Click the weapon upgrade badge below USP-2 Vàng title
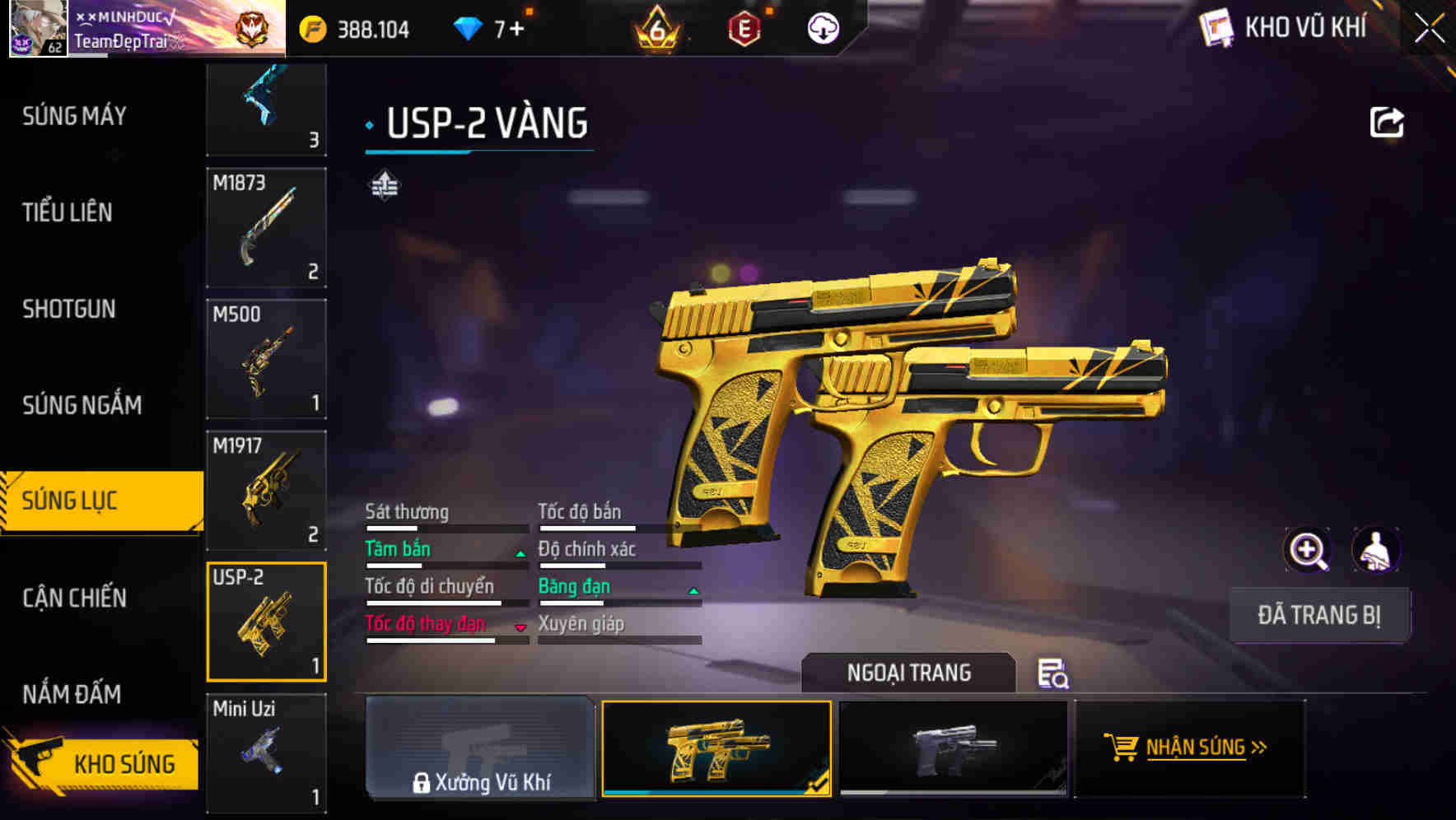This screenshot has width=1456, height=820. (385, 186)
